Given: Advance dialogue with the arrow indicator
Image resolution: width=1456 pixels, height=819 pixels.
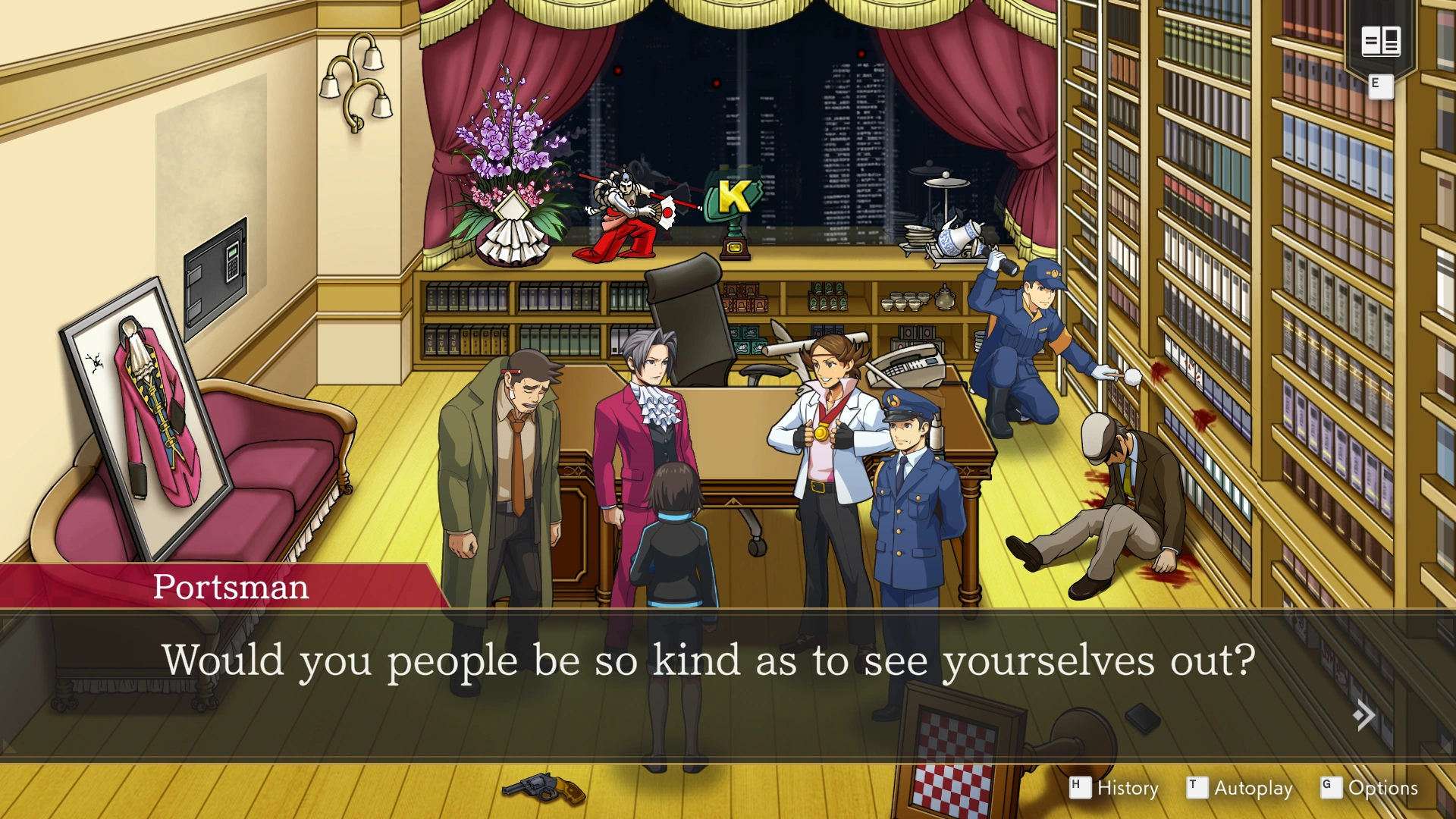Looking at the screenshot, I should point(1363,715).
